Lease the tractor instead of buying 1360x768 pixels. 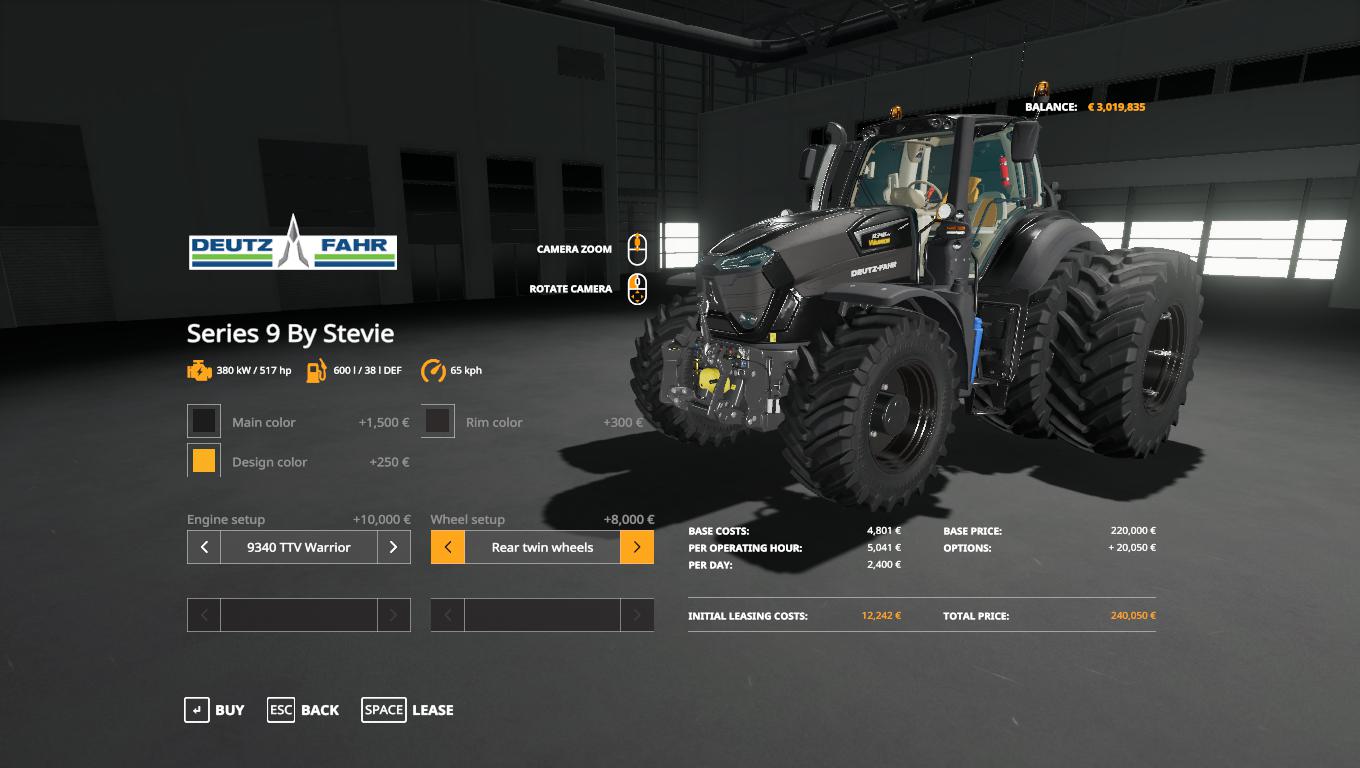click(x=407, y=710)
